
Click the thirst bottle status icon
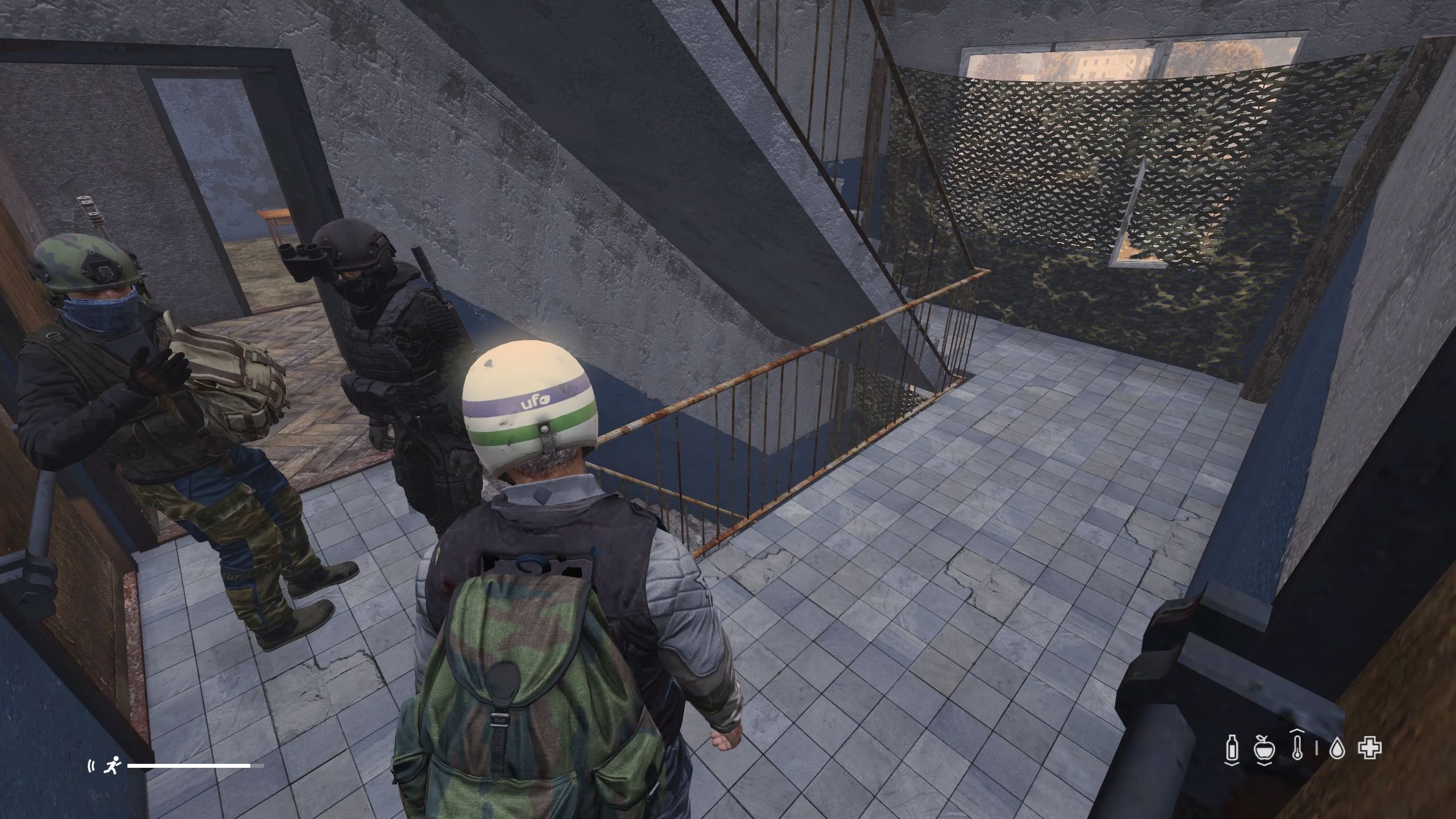(1232, 748)
